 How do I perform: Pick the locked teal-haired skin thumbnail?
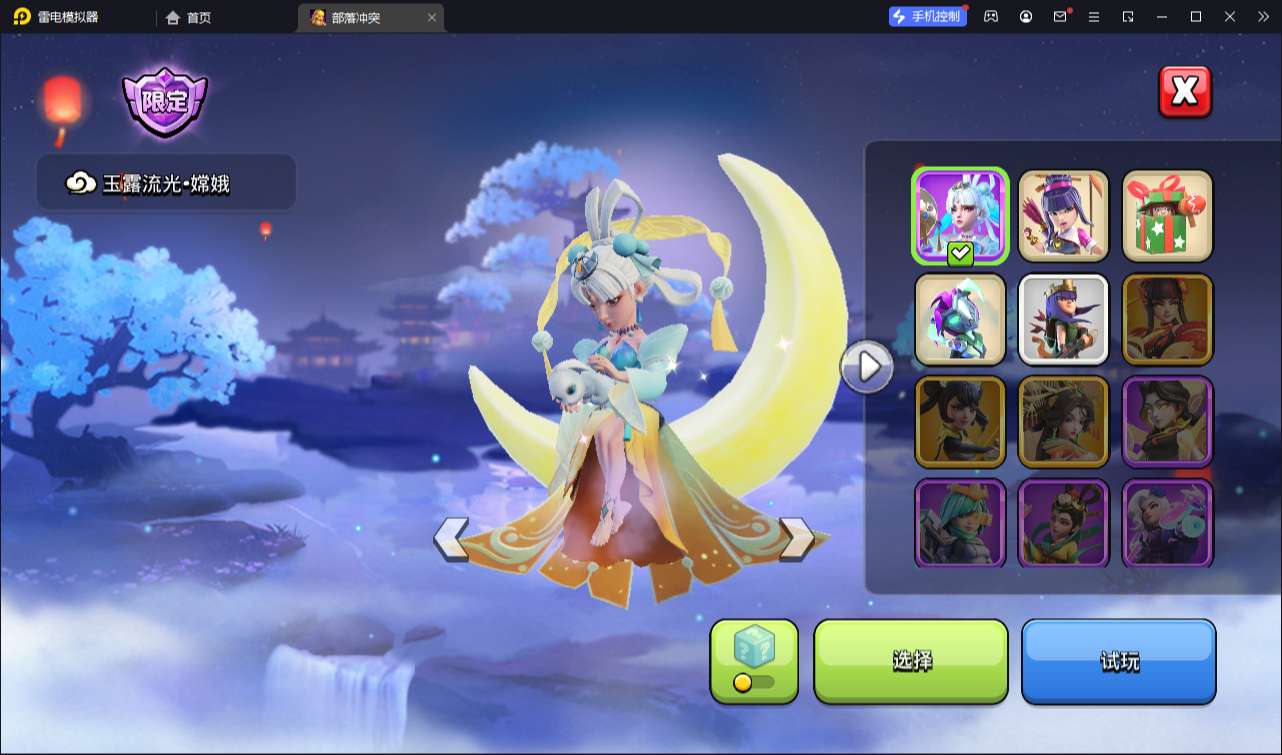pos(960,524)
